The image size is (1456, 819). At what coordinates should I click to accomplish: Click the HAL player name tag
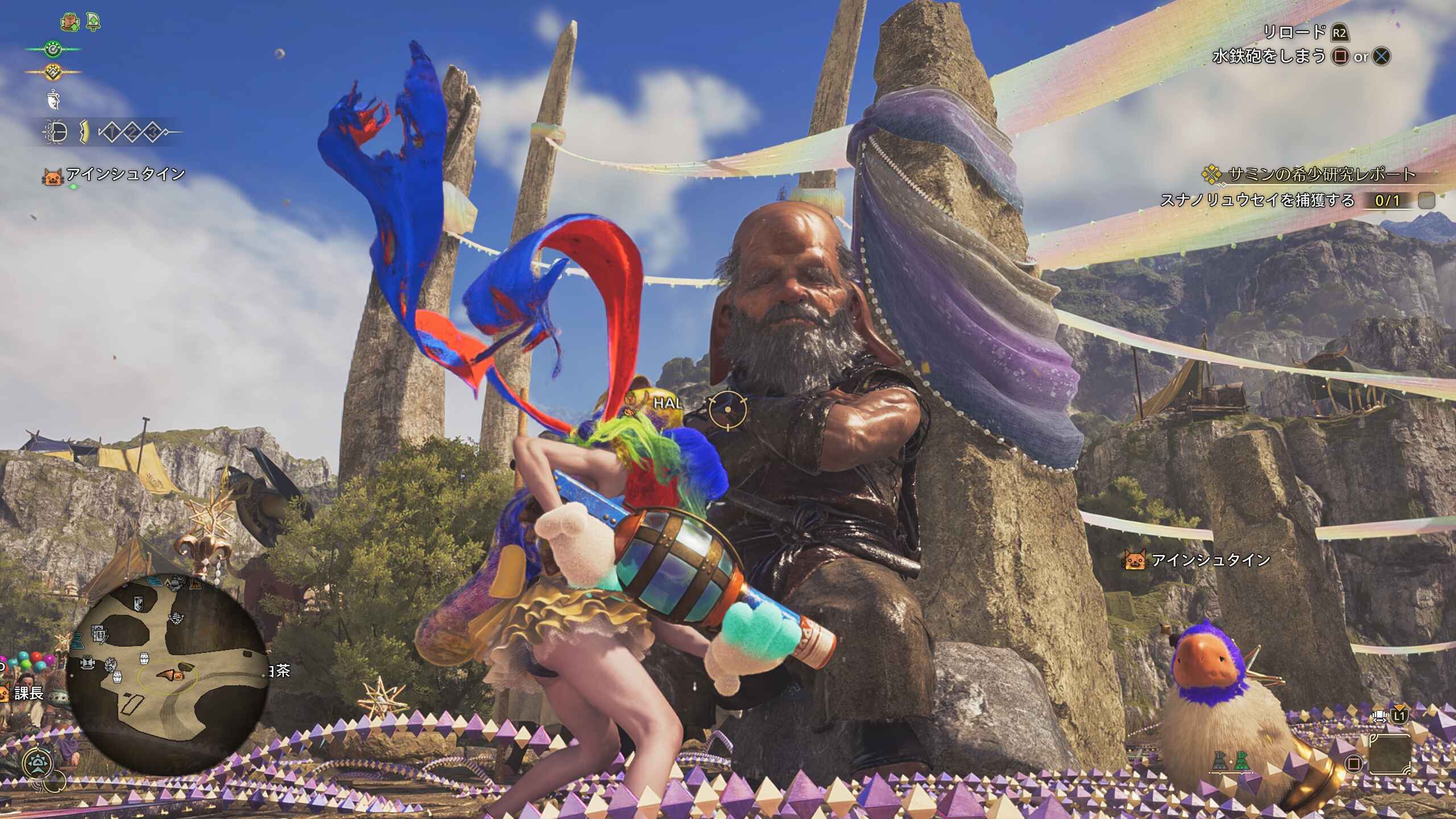click(x=667, y=403)
